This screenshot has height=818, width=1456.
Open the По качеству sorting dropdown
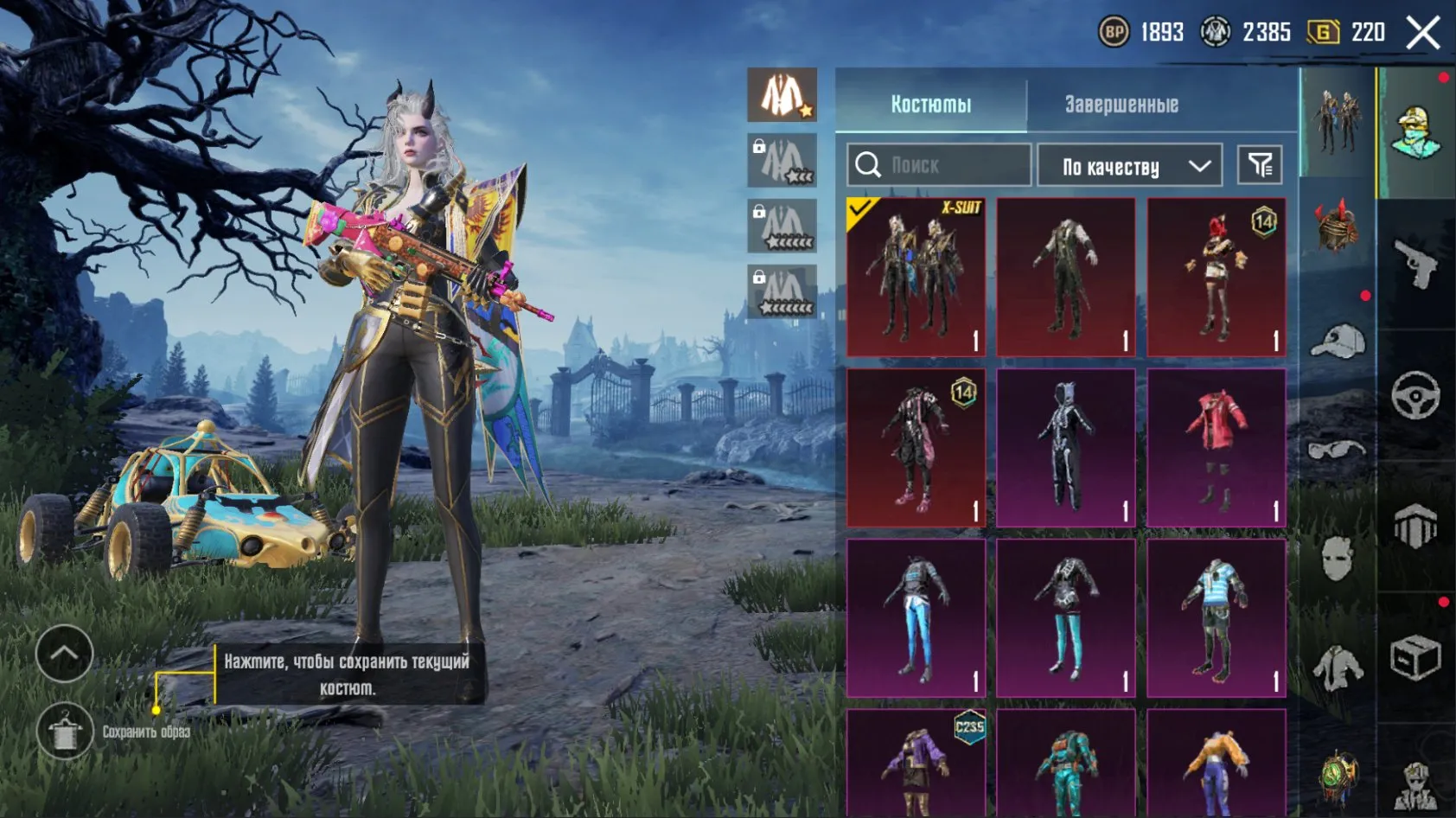[x=1128, y=165]
